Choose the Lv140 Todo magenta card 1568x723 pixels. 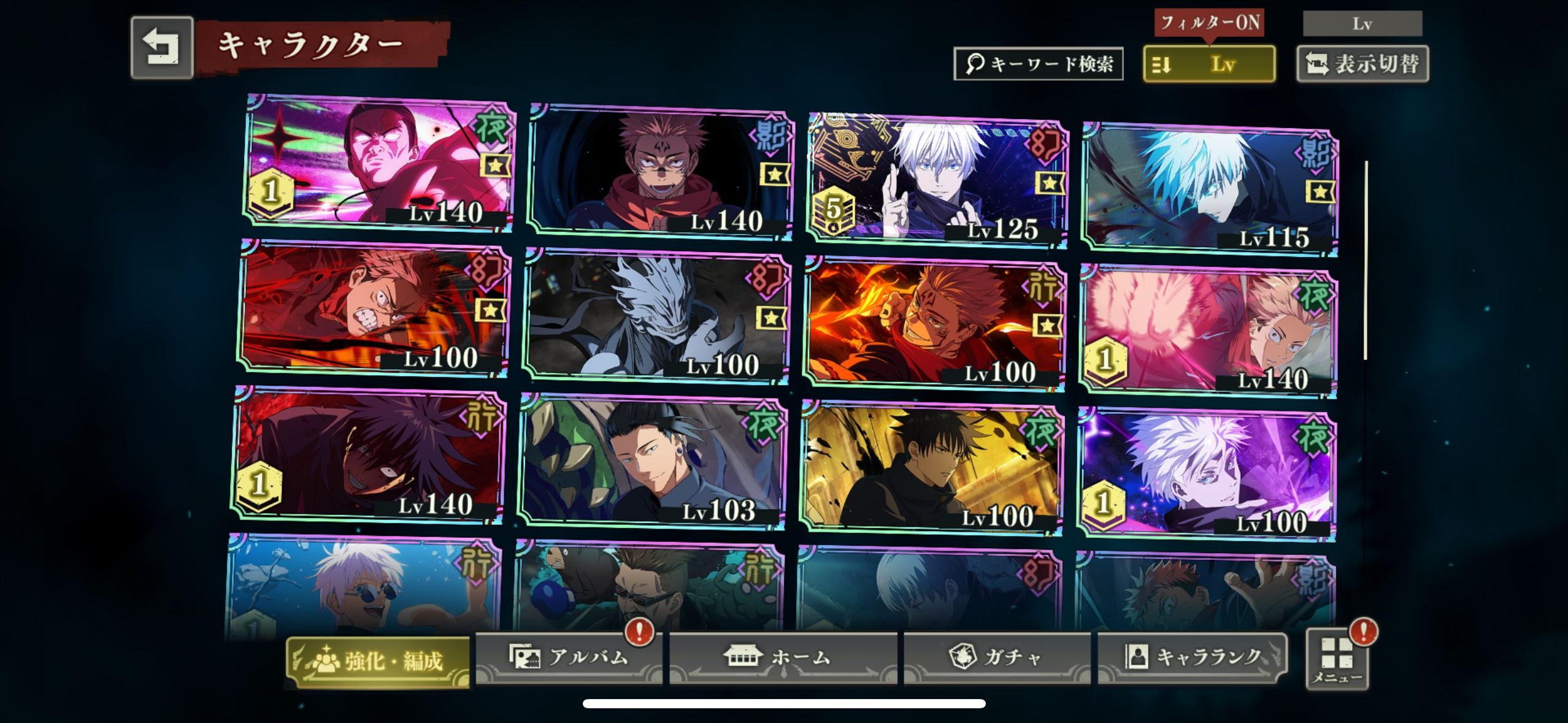pos(379,163)
